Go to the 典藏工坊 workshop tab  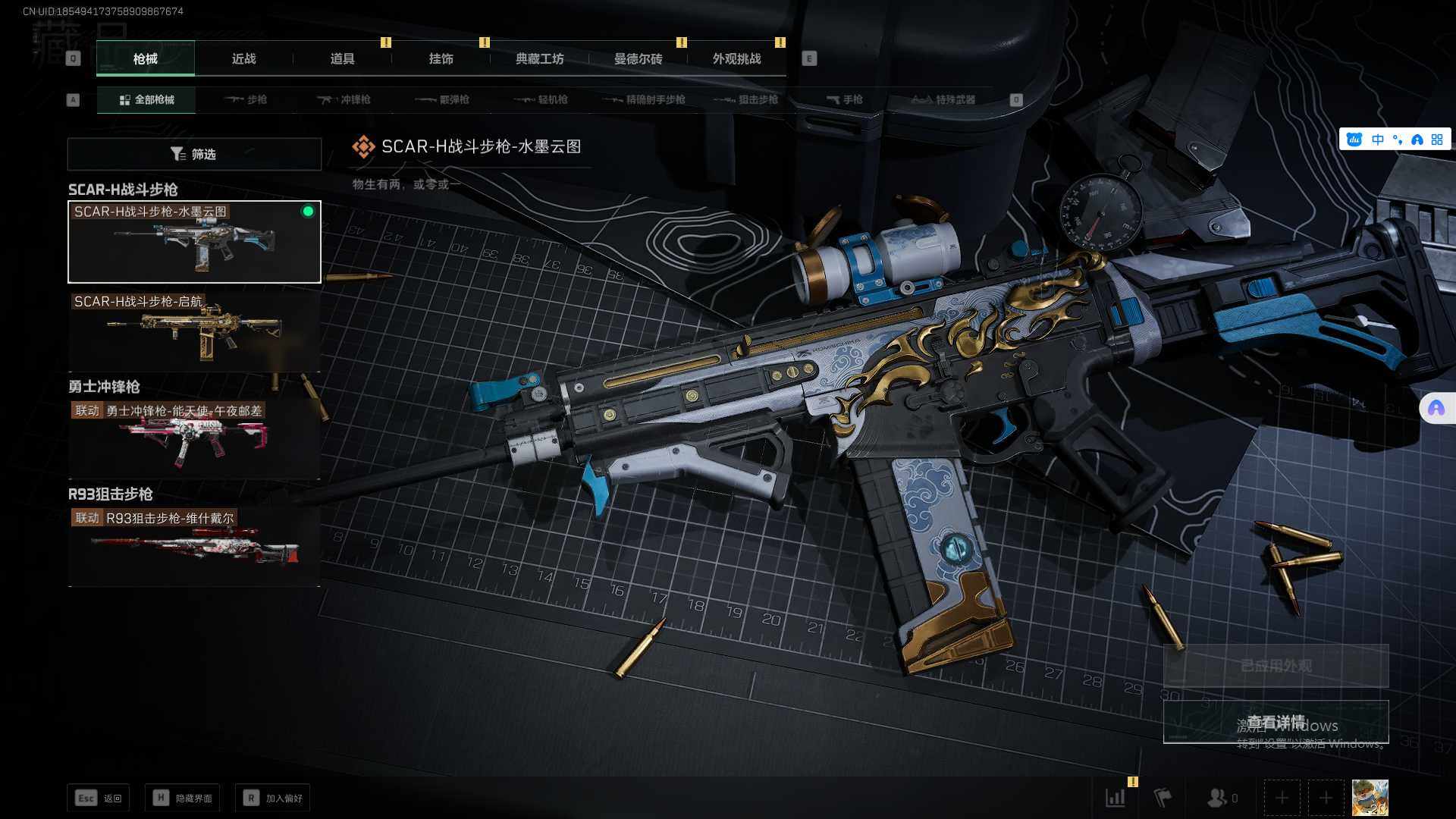539,59
